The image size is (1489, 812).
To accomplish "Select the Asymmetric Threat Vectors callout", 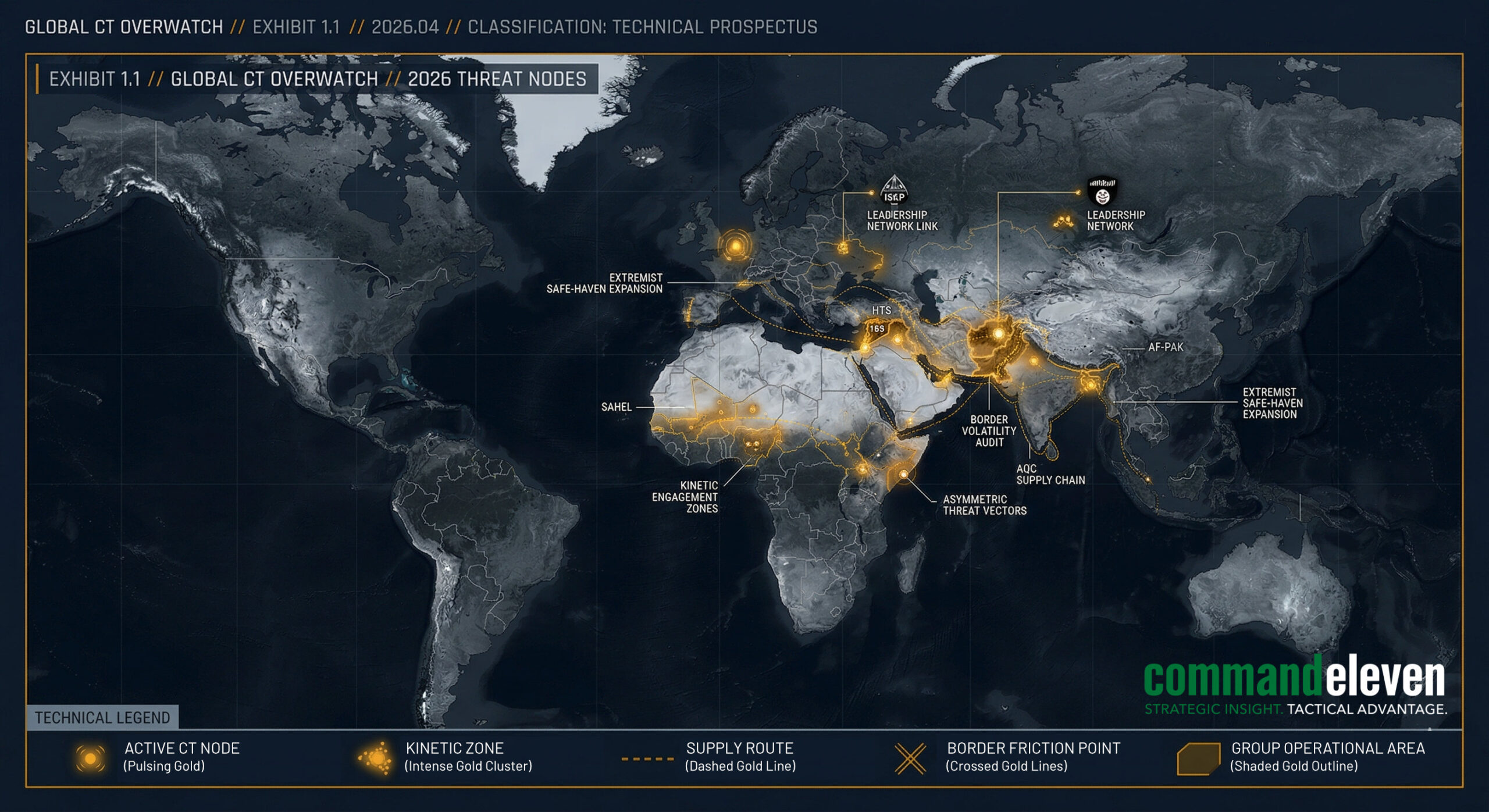I will [984, 505].
